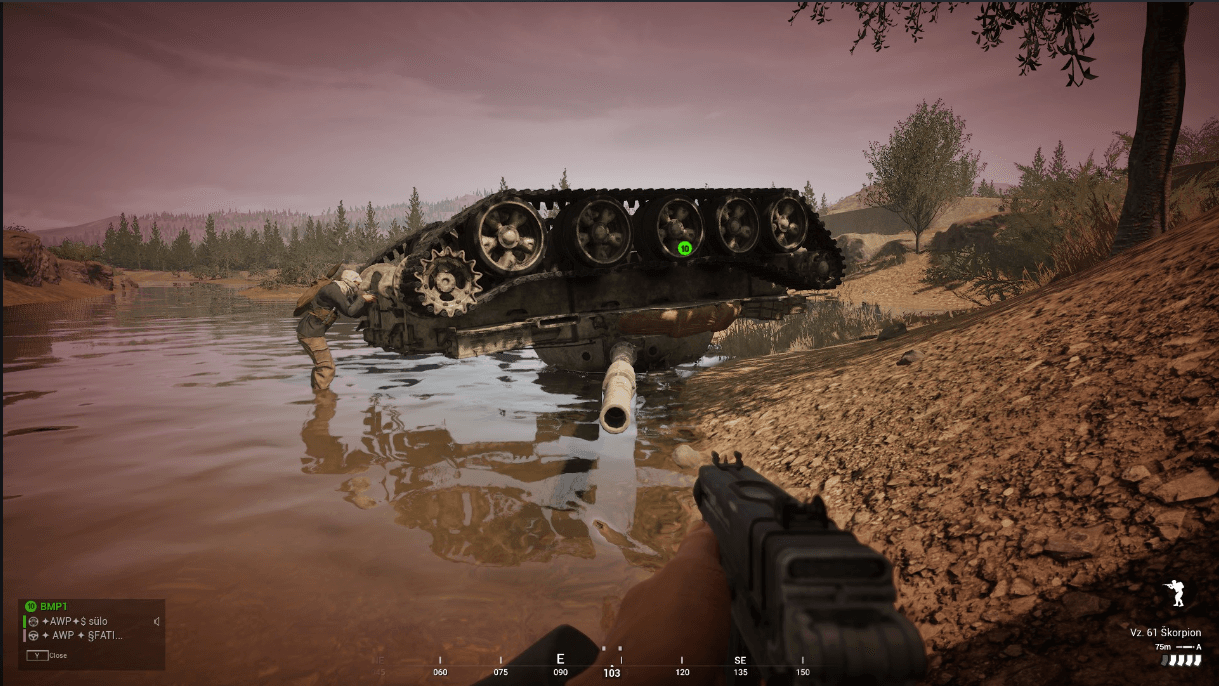Select the Vz. 61 Škorpion weapon label

(1165, 633)
